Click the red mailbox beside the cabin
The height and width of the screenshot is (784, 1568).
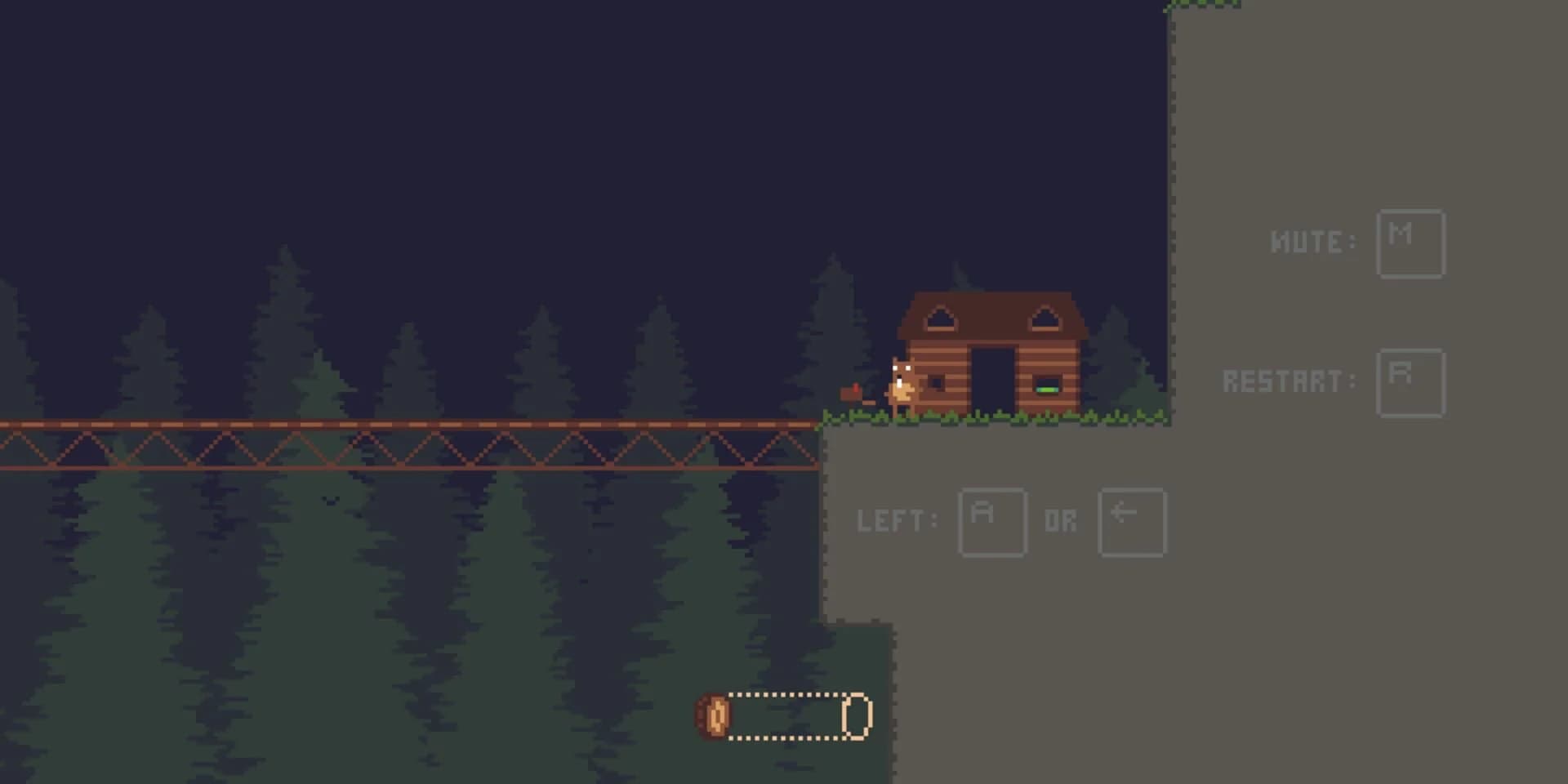[x=851, y=394]
